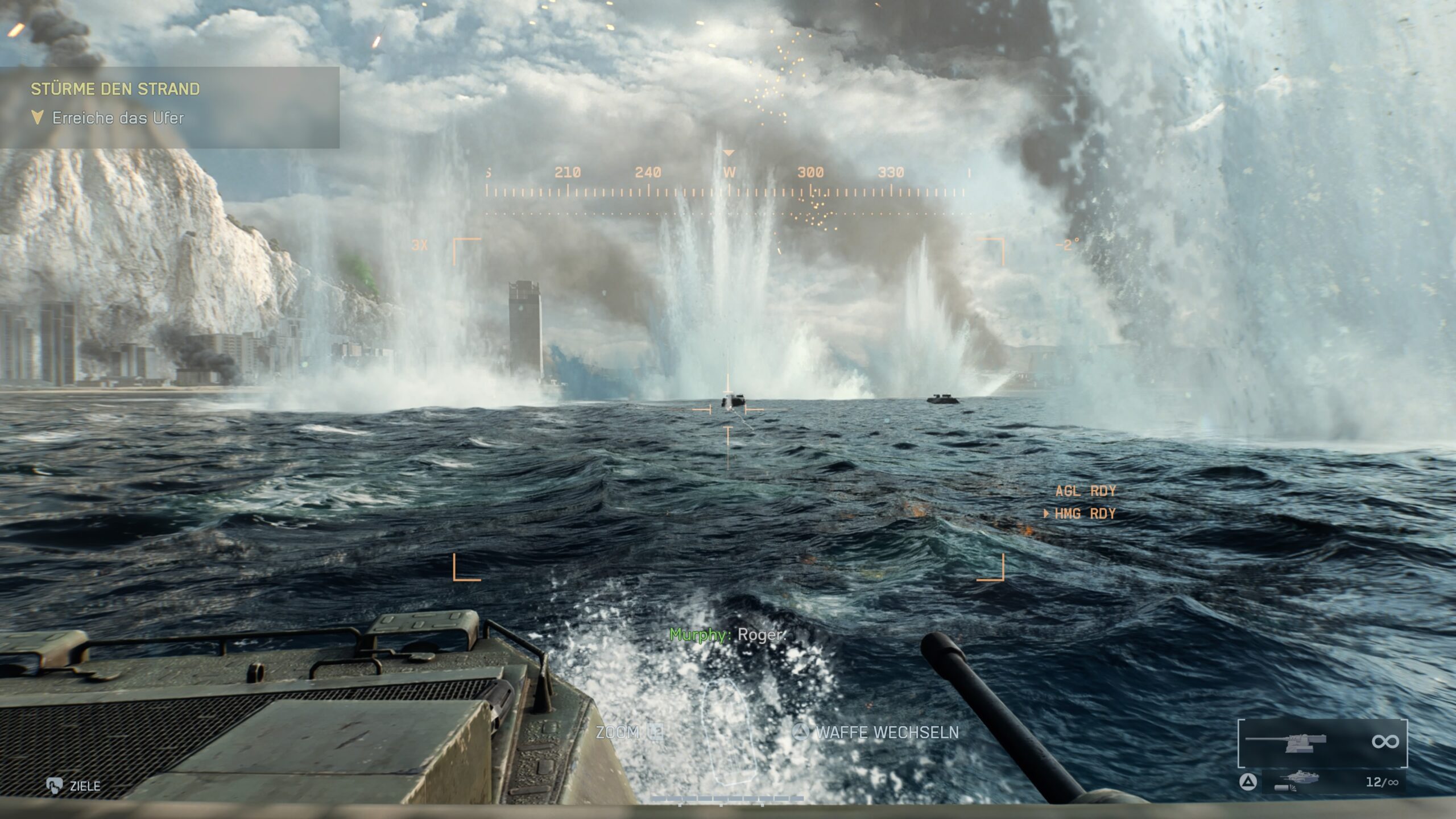The width and height of the screenshot is (1456, 819).
Task: Click the compass heading bar
Action: (x=726, y=182)
